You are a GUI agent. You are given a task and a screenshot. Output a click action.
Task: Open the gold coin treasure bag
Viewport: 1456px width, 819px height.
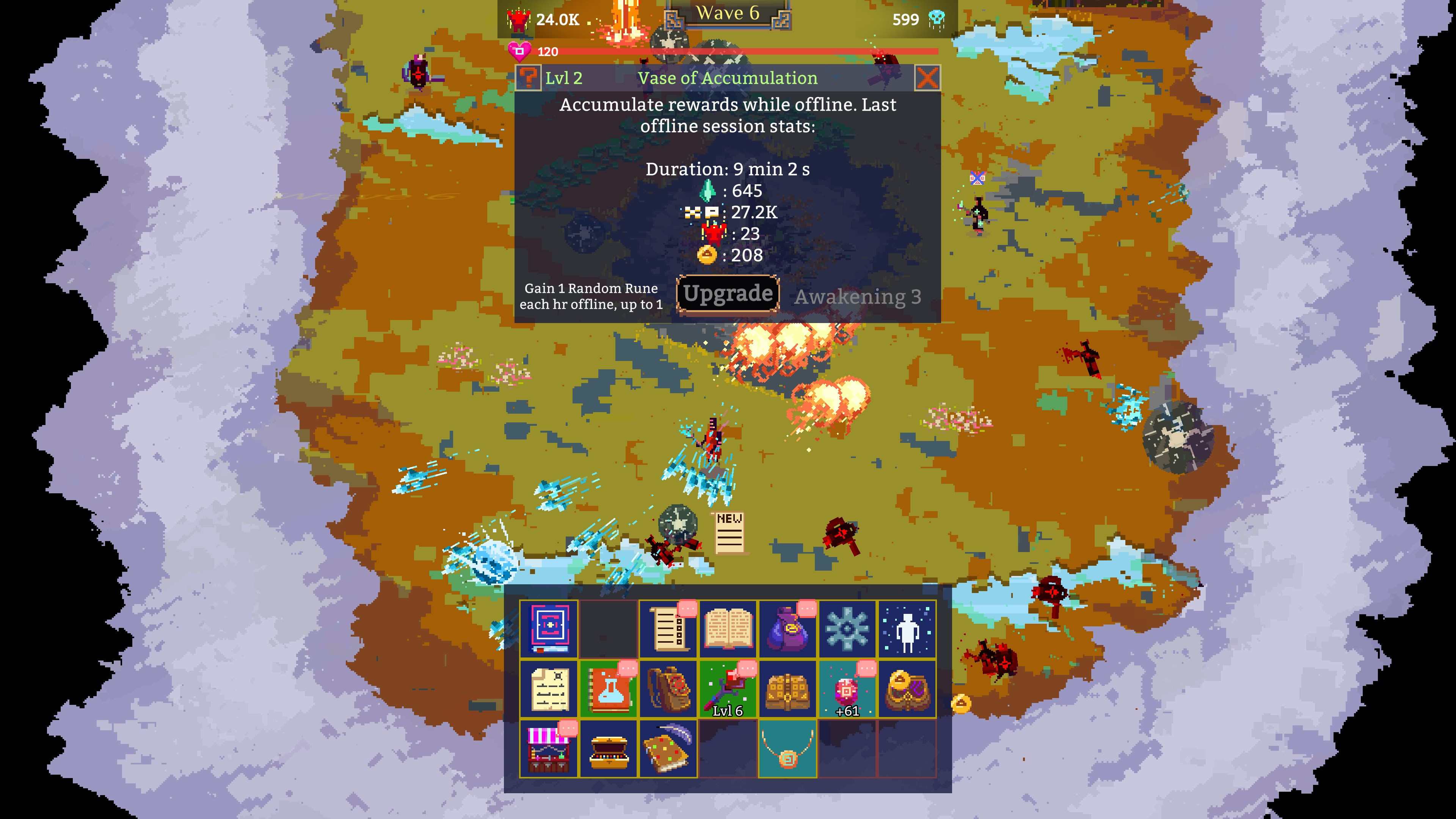click(x=907, y=689)
